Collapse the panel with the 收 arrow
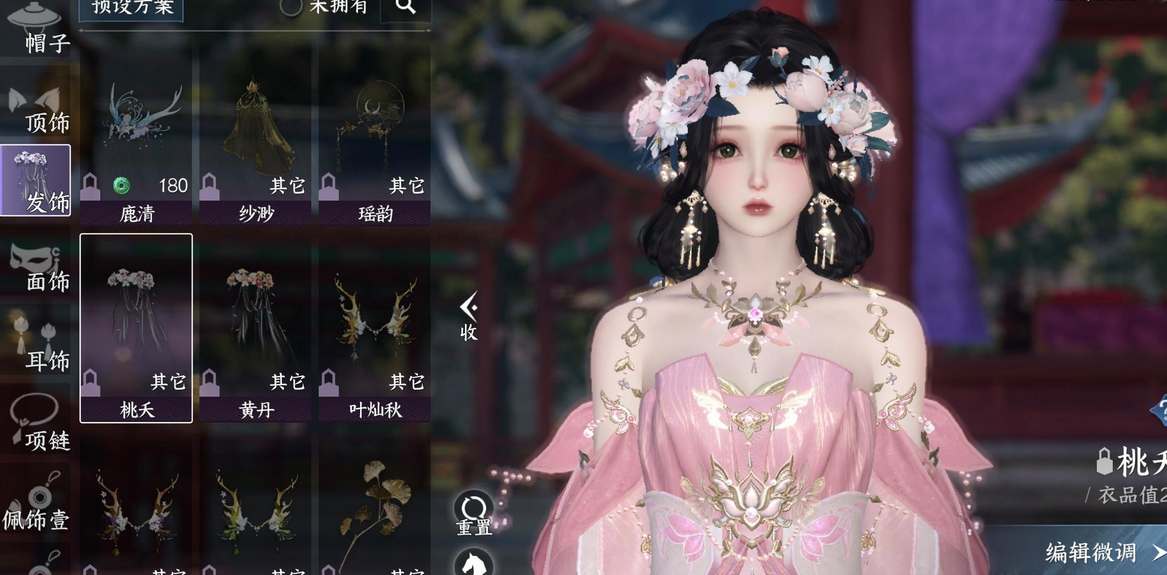Image resolution: width=1167 pixels, height=575 pixels. 468,318
